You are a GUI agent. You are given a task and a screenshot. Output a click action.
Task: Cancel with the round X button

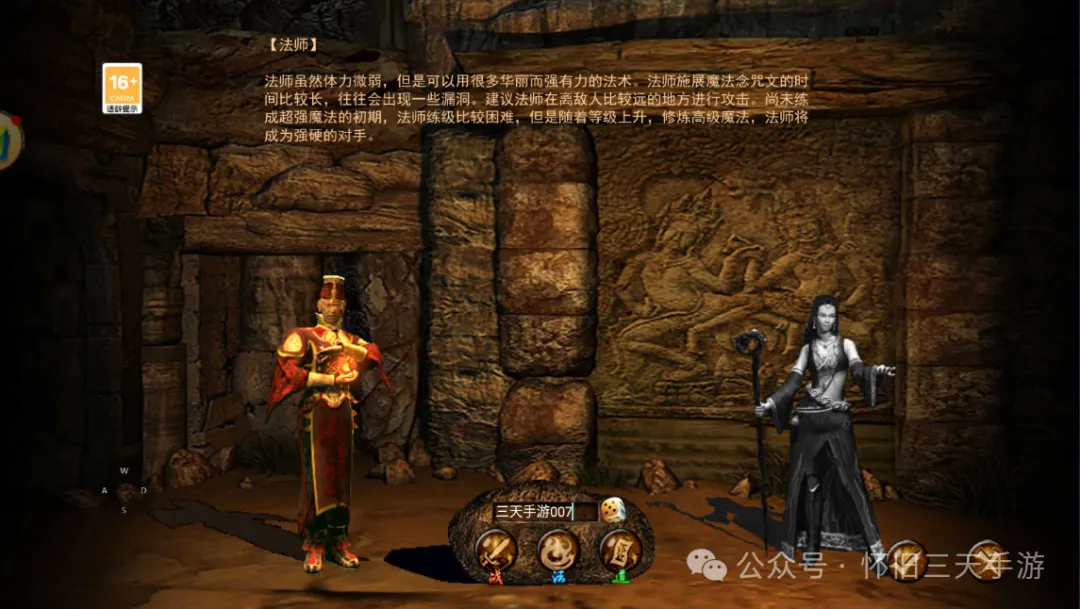[986, 560]
